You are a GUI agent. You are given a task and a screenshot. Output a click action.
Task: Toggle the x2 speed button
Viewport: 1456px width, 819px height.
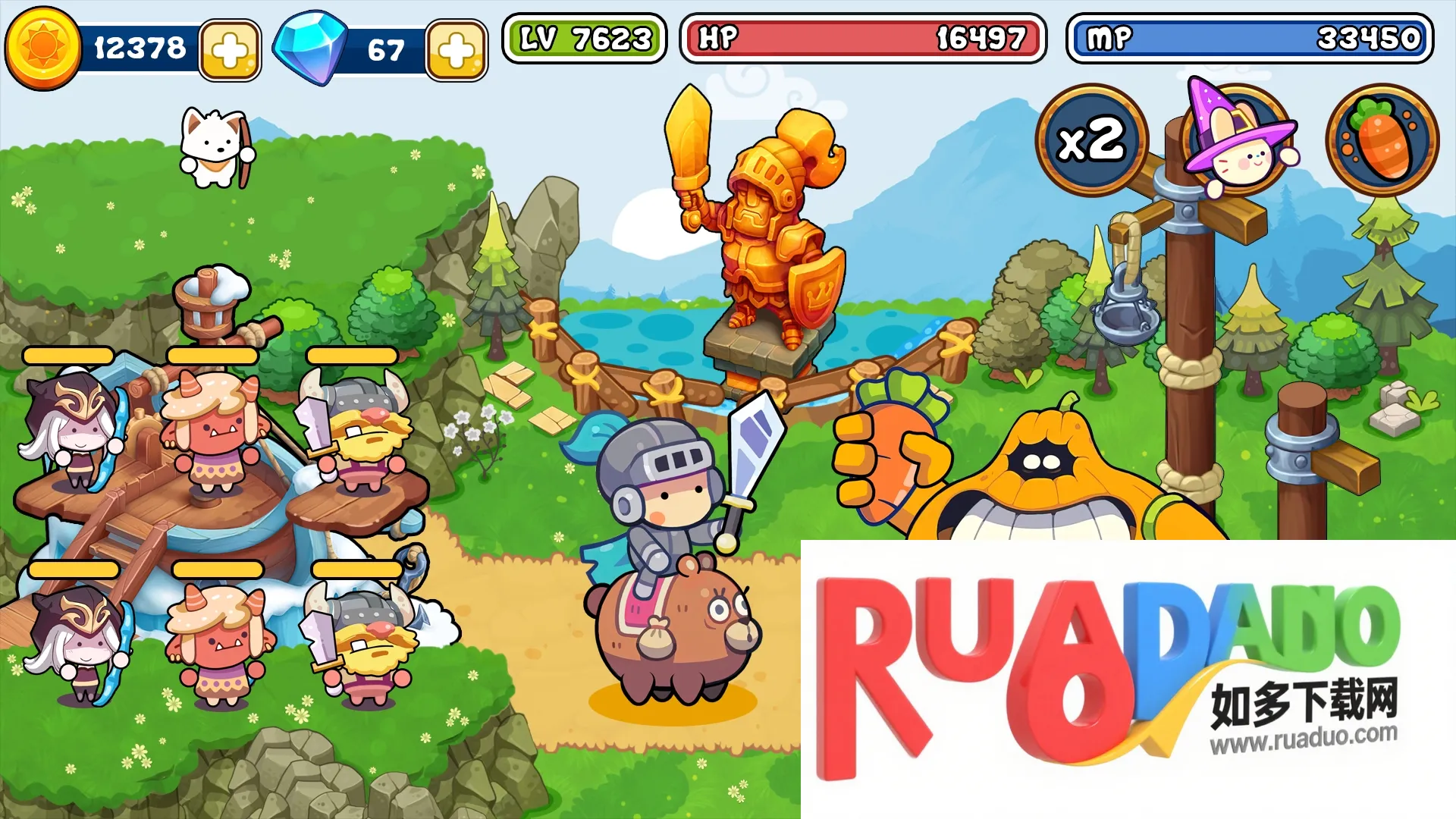click(x=1091, y=140)
